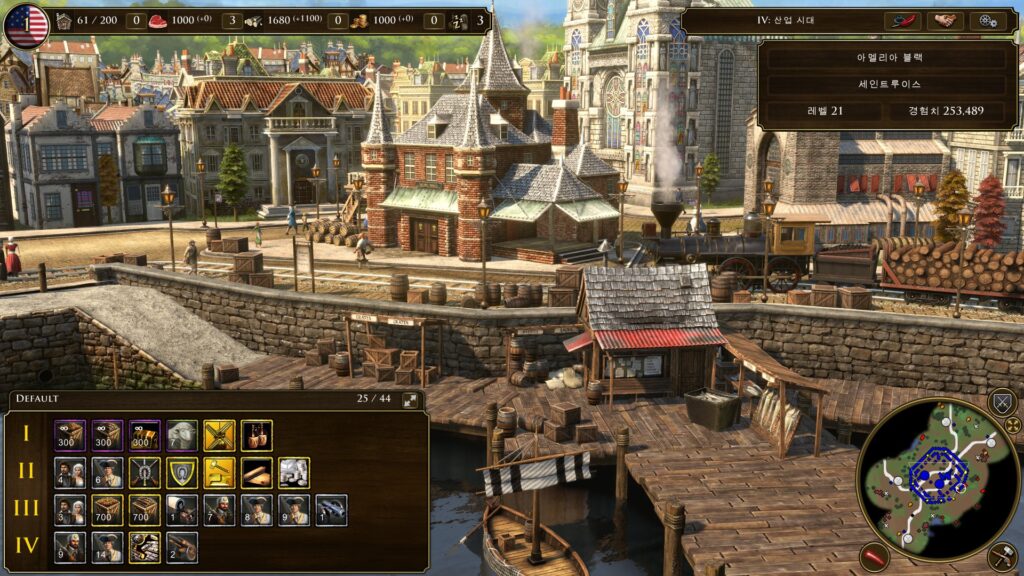Pick the grey artillery piece card
Viewport: 1024px width, 576px height.
coord(331,510)
